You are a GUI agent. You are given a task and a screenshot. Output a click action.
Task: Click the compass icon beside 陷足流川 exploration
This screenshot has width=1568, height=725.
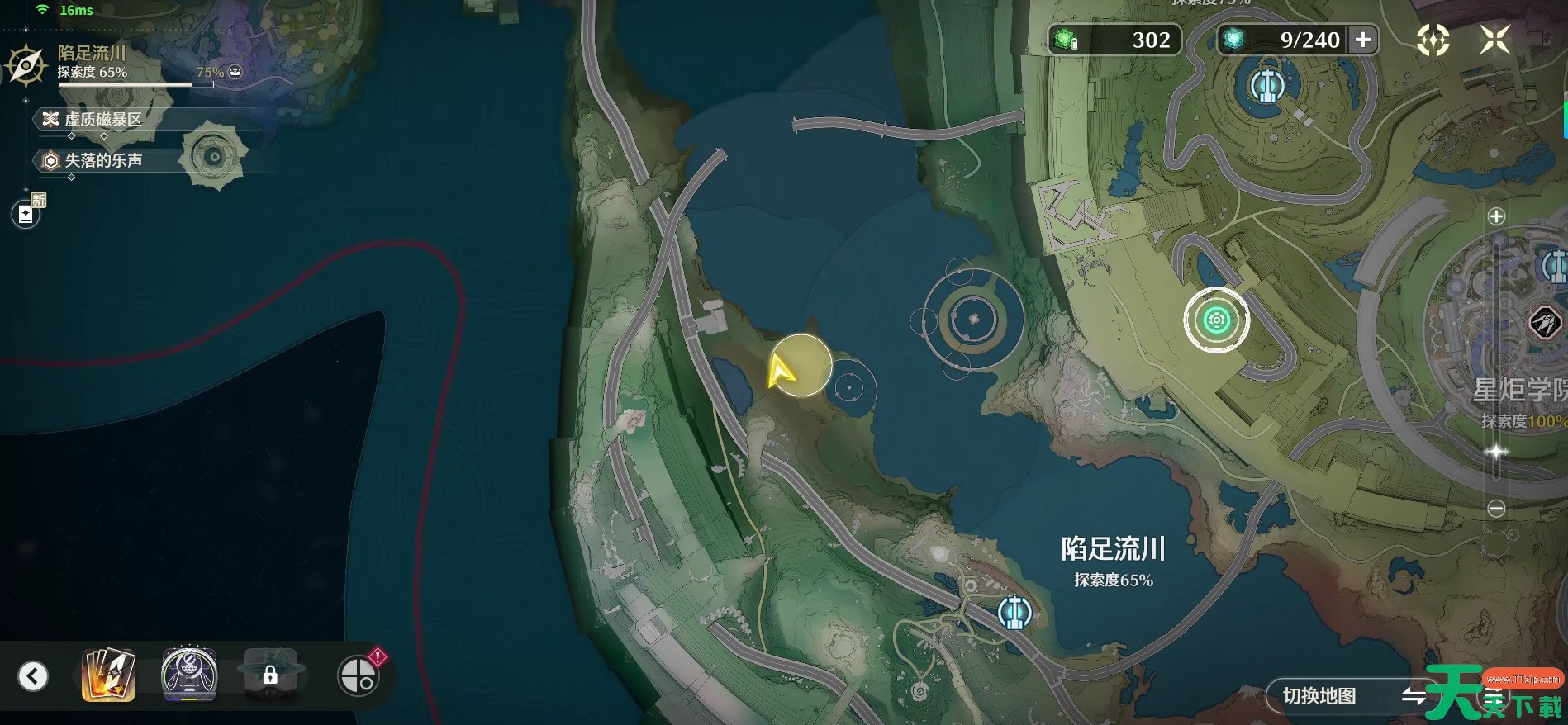pyautogui.click(x=26, y=65)
